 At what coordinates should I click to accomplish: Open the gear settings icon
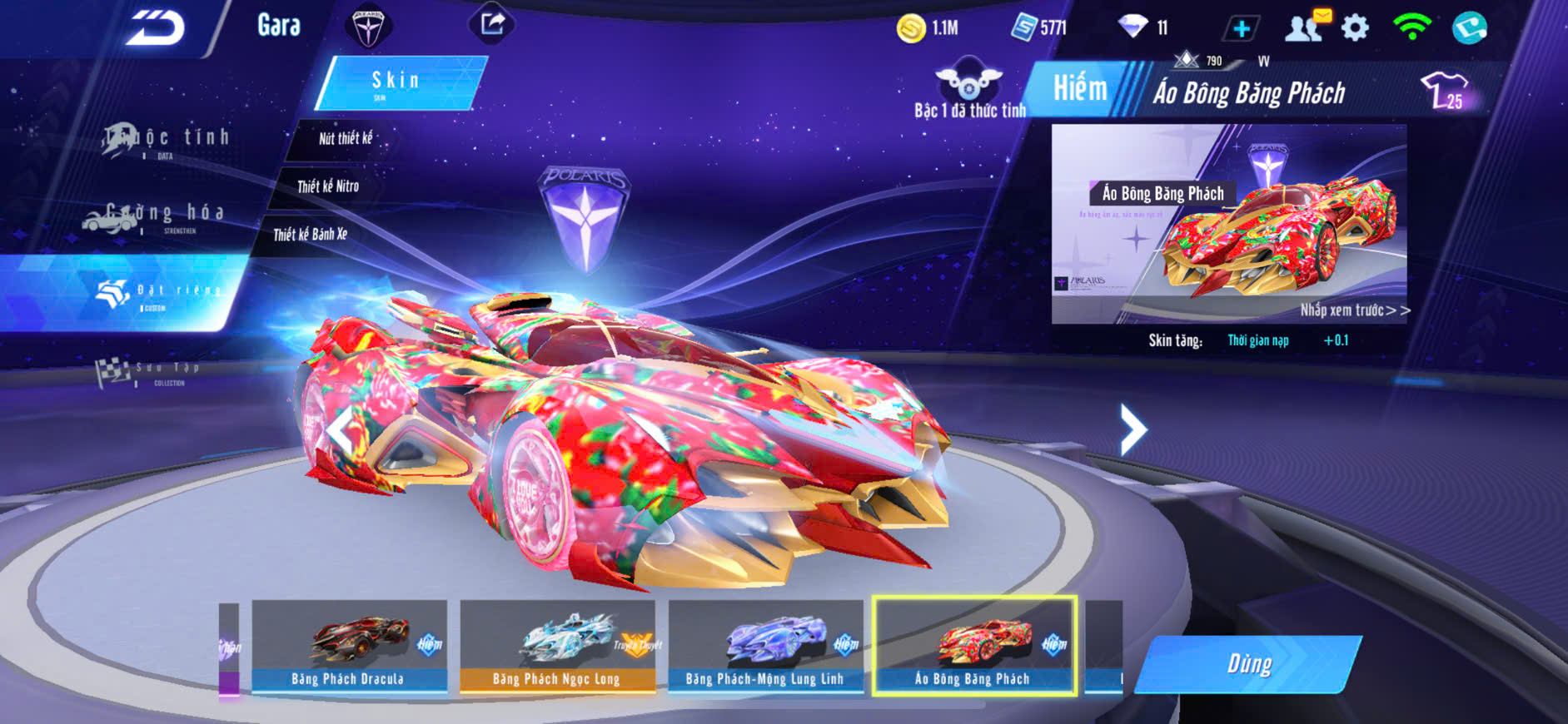pos(1355,27)
